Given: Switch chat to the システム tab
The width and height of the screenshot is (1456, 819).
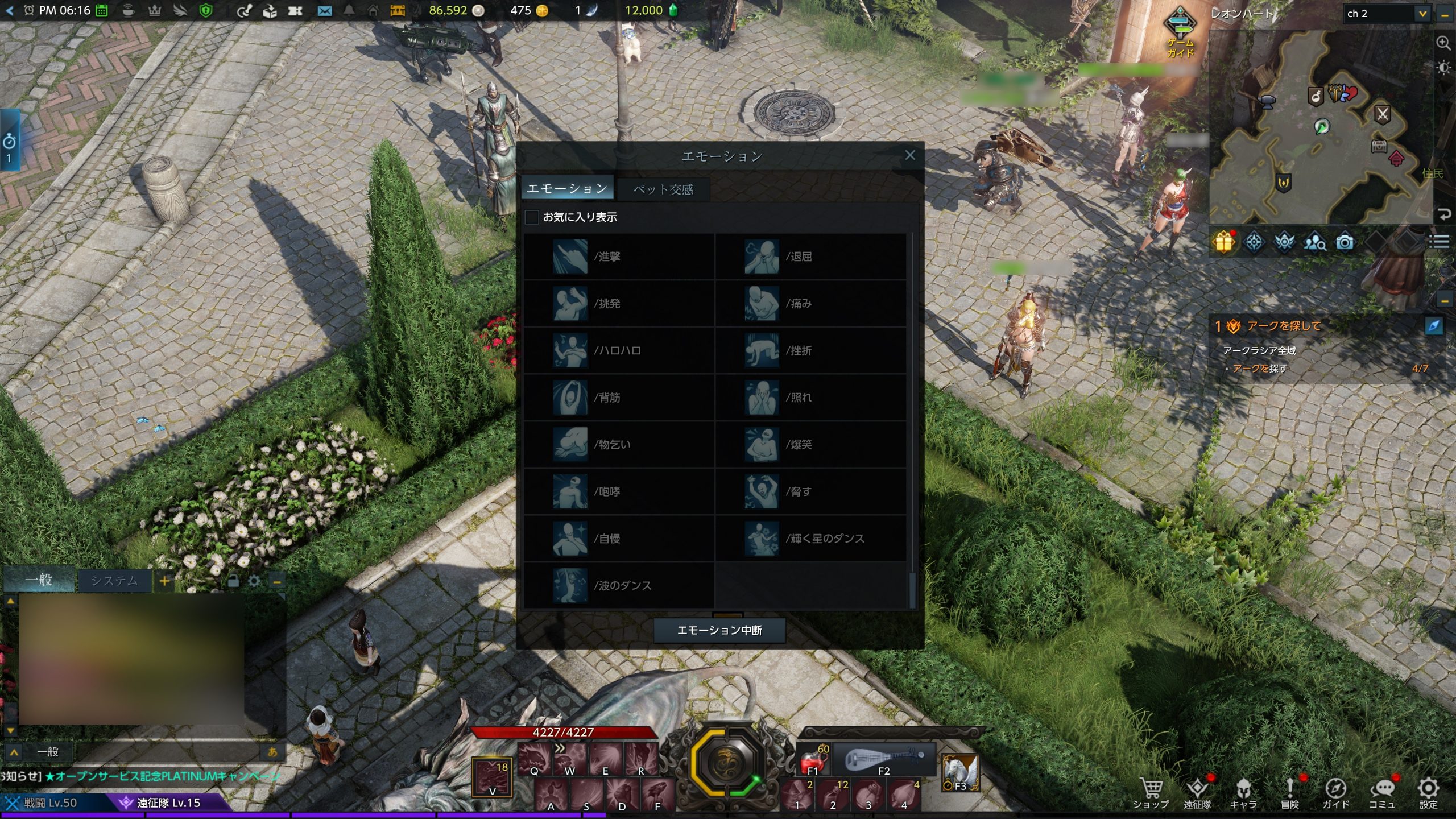Looking at the screenshot, I should (x=114, y=581).
